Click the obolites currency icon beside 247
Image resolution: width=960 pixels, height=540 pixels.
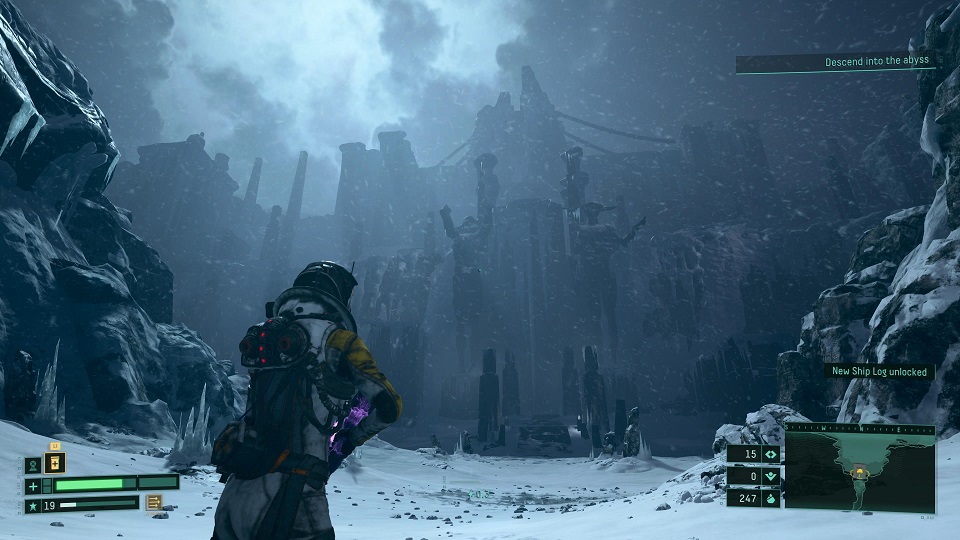[770, 497]
